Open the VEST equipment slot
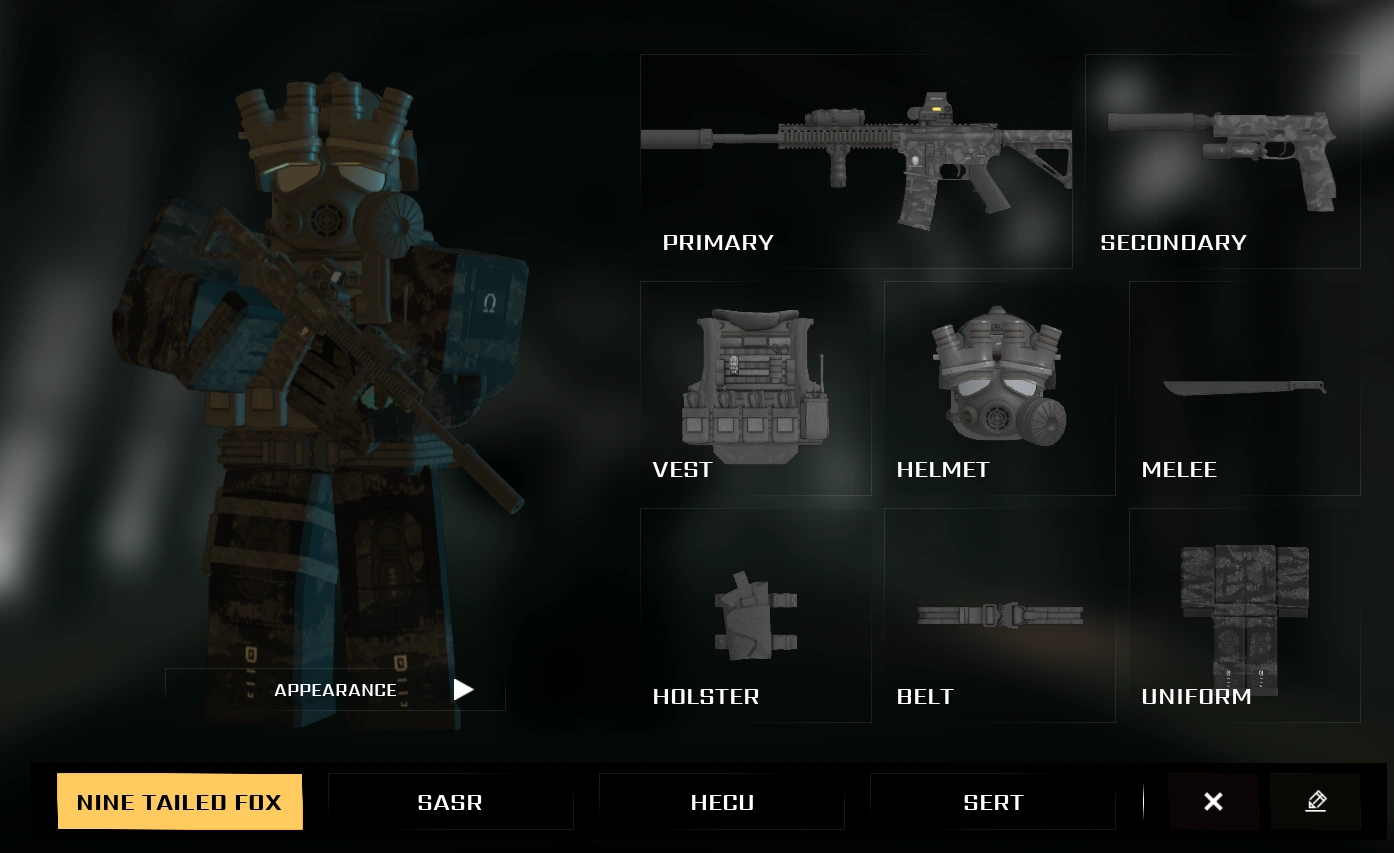1394x853 pixels. 754,388
